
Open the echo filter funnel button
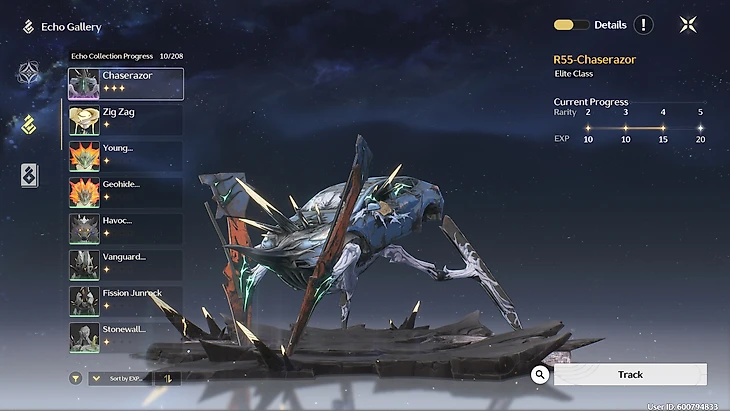pyautogui.click(x=75, y=378)
